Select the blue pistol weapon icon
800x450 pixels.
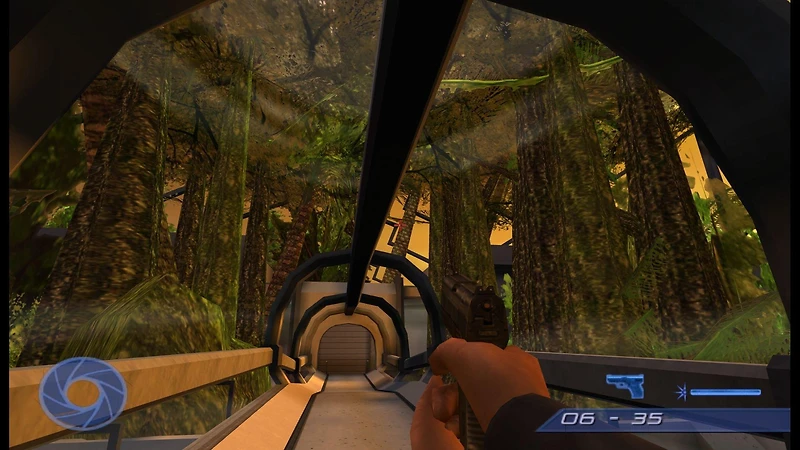(624, 386)
